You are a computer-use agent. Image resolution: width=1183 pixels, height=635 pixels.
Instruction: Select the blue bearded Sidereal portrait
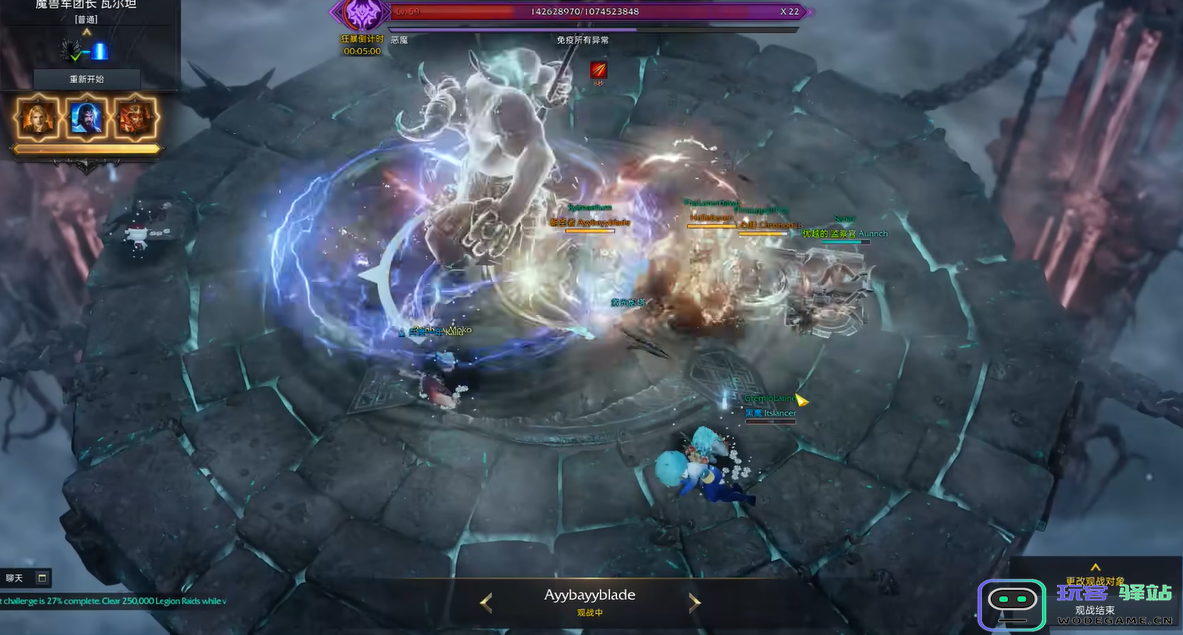pos(87,117)
